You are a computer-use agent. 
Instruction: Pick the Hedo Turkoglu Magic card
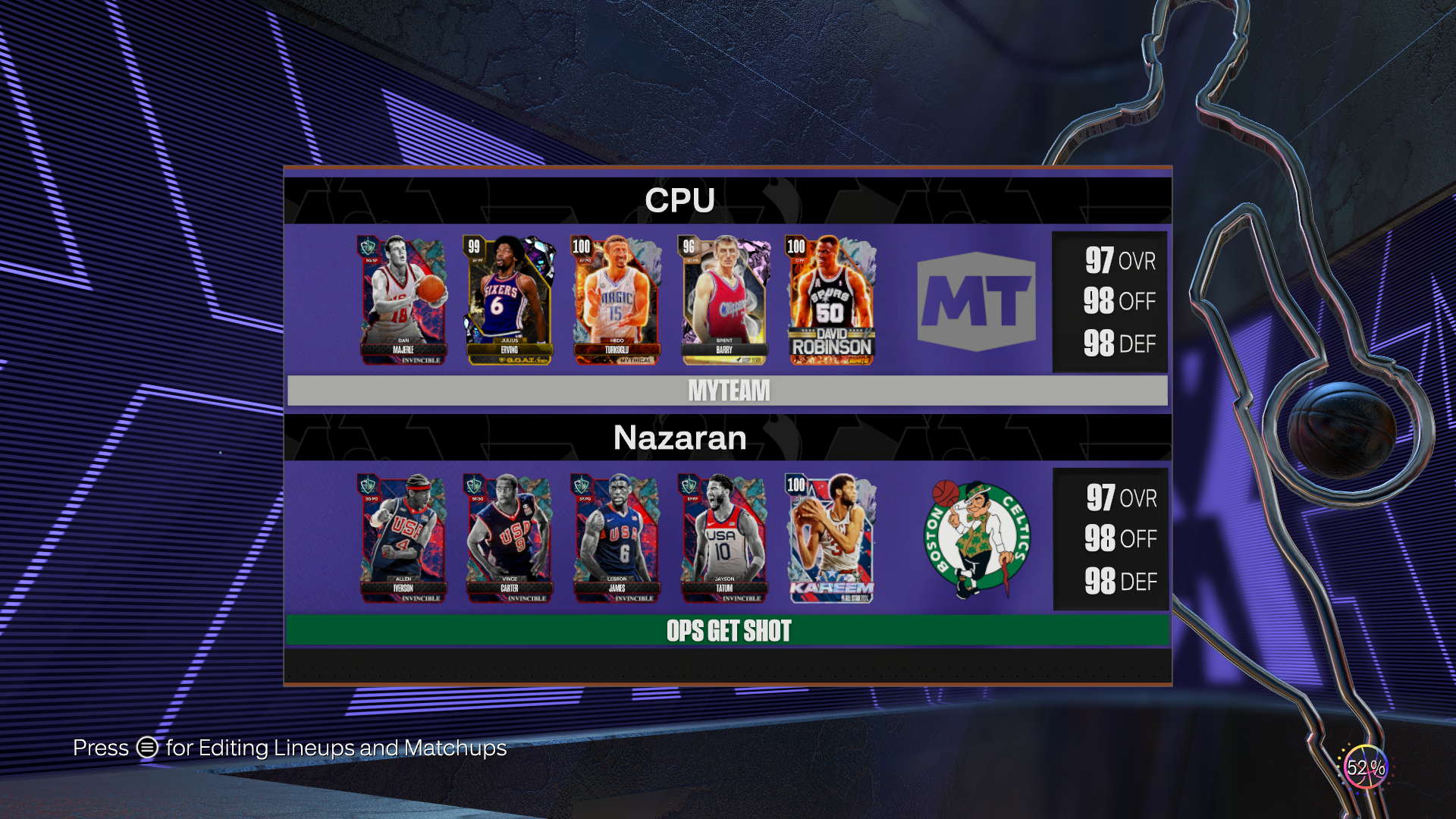(617, 300)
